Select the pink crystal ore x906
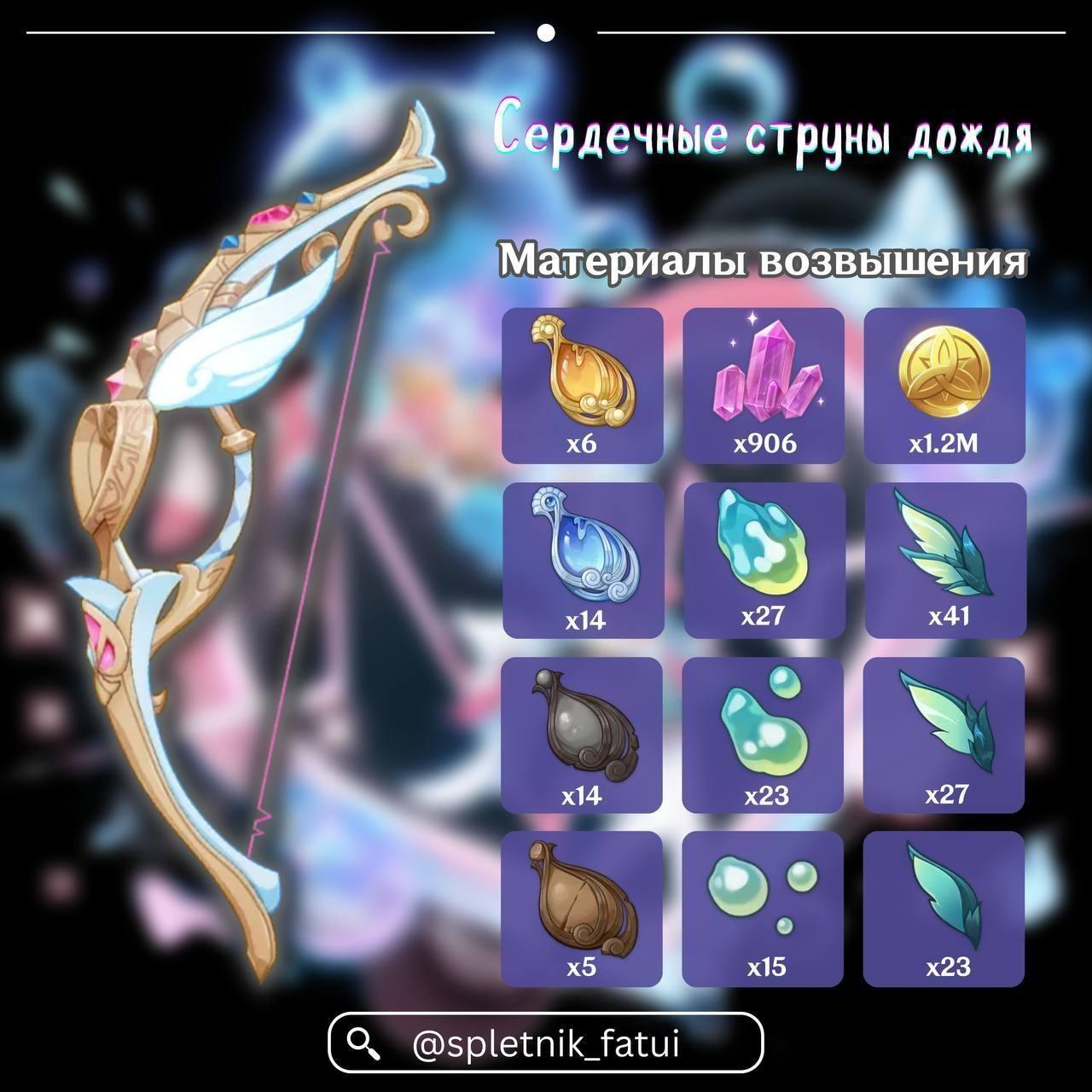The width and height of the screenshot is (1092, 1092). pyautogui.click(x=764, y=386)
